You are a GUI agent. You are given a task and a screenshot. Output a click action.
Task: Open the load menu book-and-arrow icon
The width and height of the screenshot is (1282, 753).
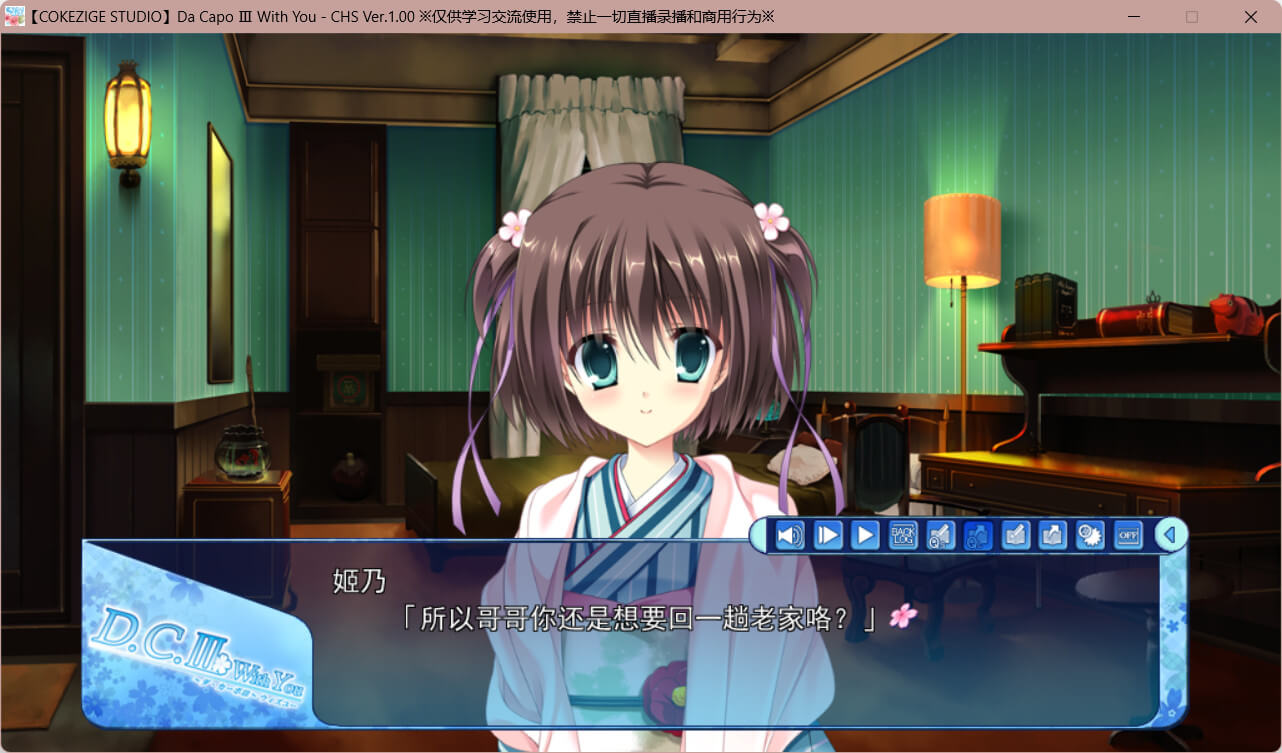coord(1052,536)
